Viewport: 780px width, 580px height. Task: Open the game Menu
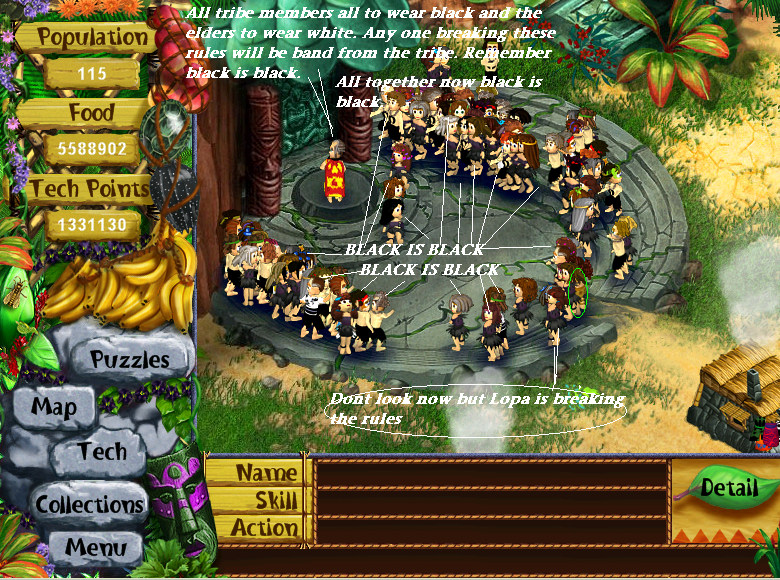pos(96,548)
